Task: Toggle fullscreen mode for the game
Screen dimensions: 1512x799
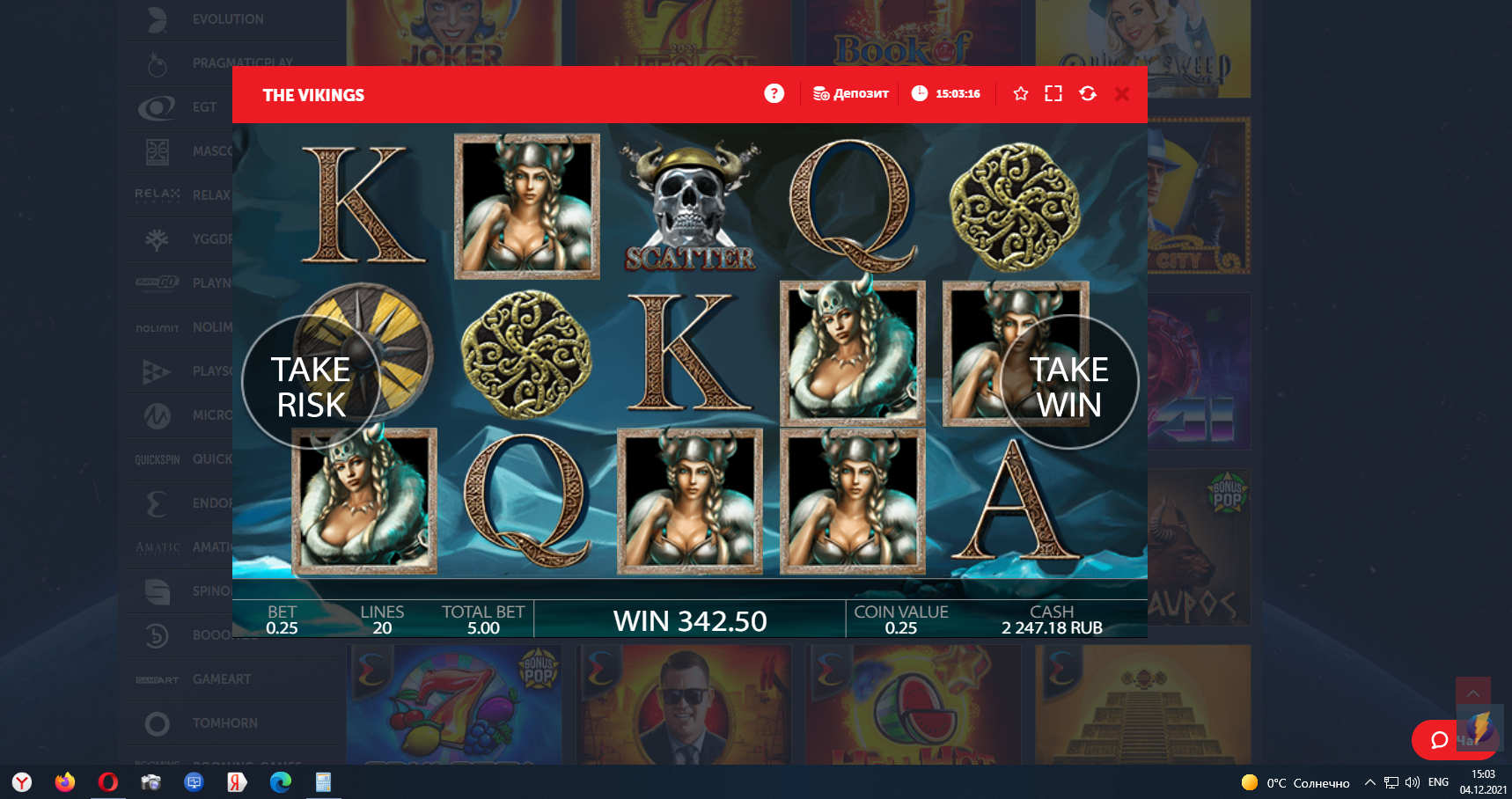Action: coord(1053,93)
